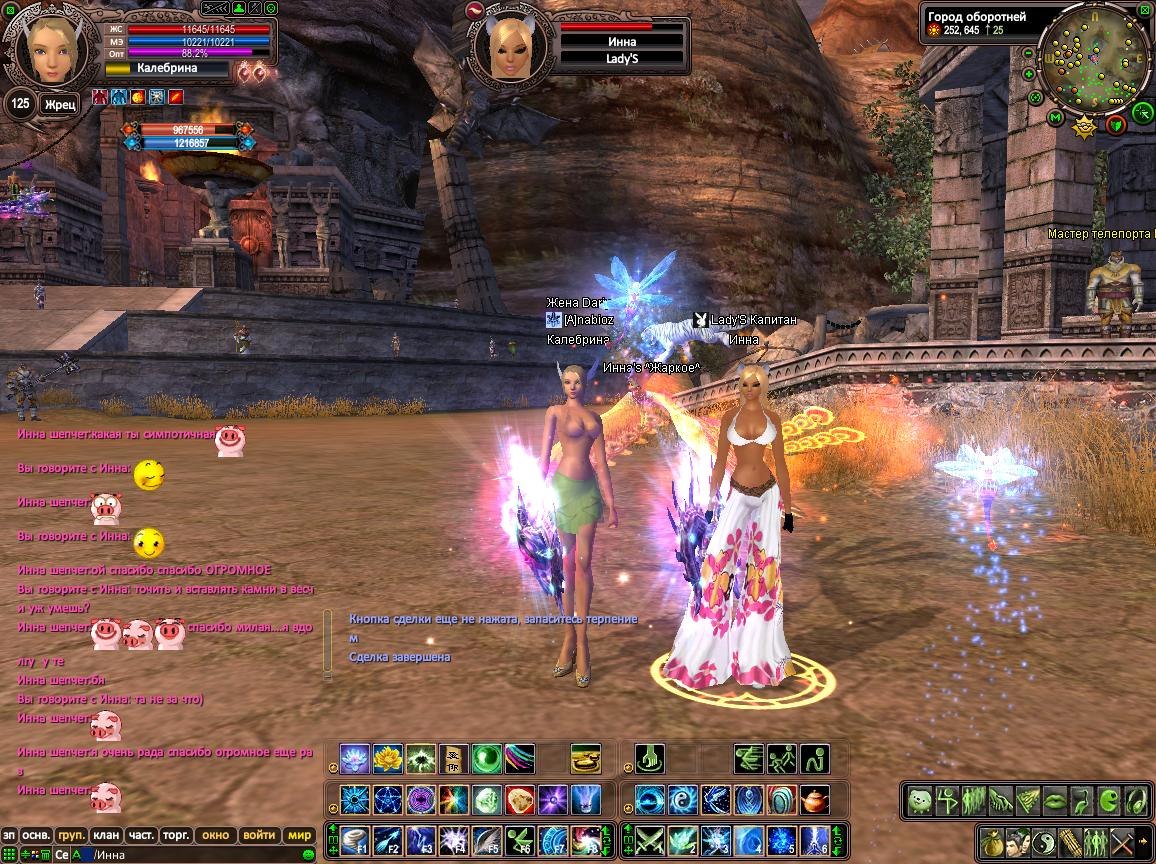This screenshot has width=1156, height=864.
Task: Use the teapot item in hotbar
Action: pyautogui.click(x=814, y=800)
